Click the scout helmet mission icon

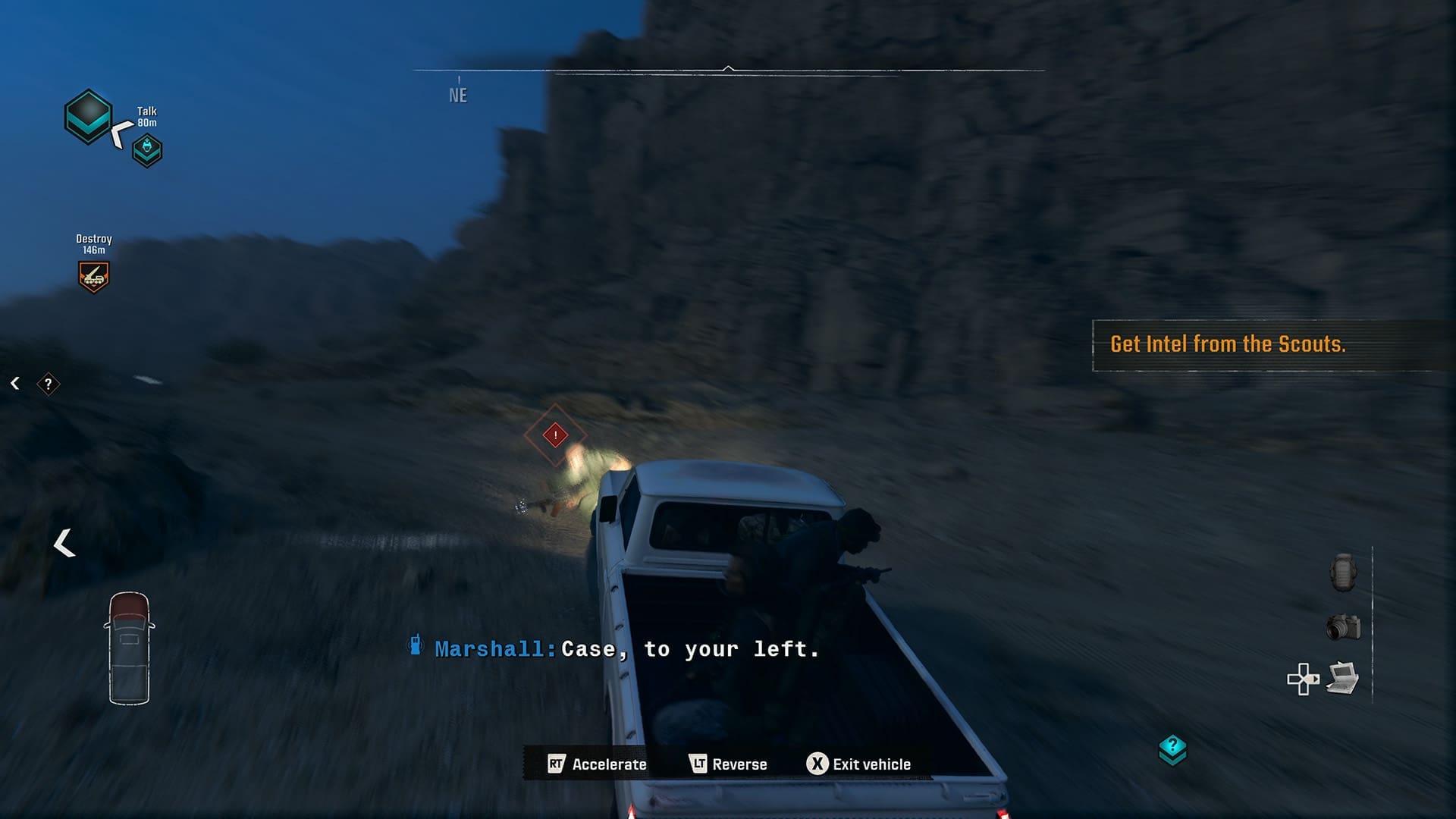(149, 149)
